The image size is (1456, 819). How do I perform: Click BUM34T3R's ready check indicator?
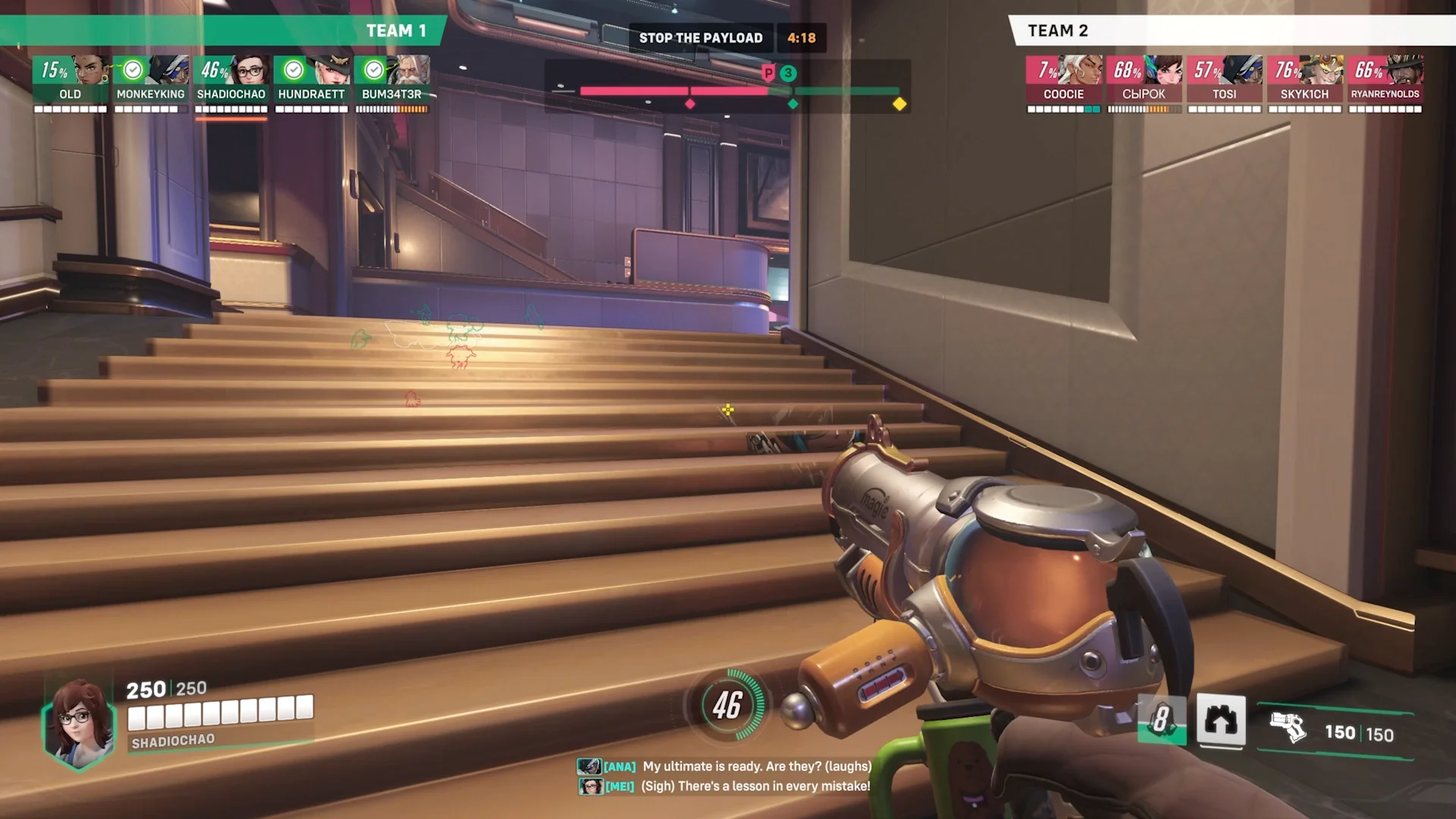pyautogui.click(x=374, y=70)
